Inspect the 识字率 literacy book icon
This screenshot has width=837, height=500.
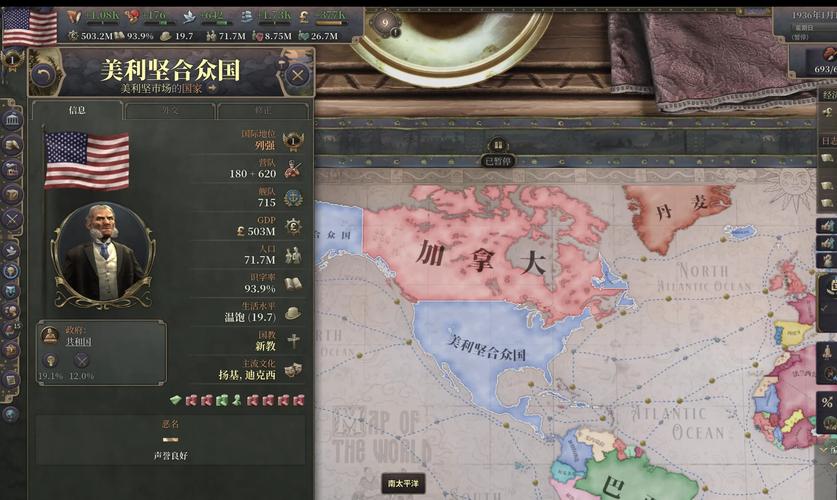point(293,284)
